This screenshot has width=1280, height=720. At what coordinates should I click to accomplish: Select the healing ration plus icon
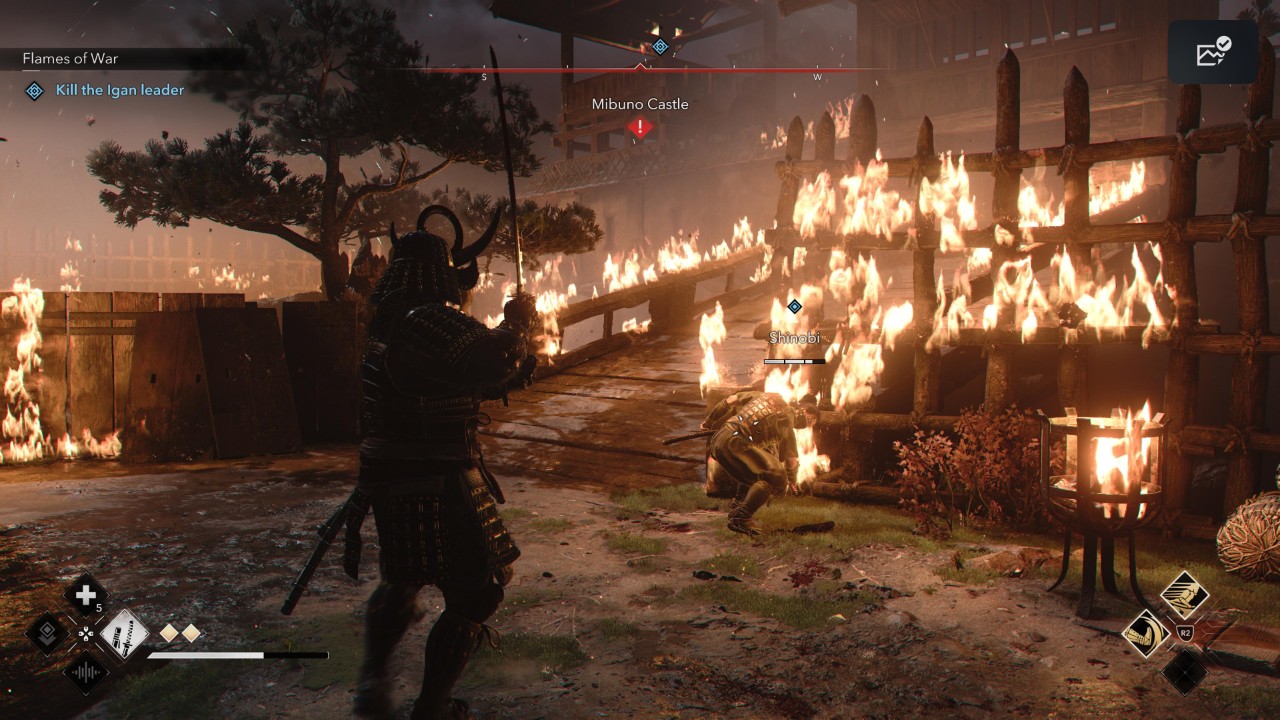(x=86, y=596)
